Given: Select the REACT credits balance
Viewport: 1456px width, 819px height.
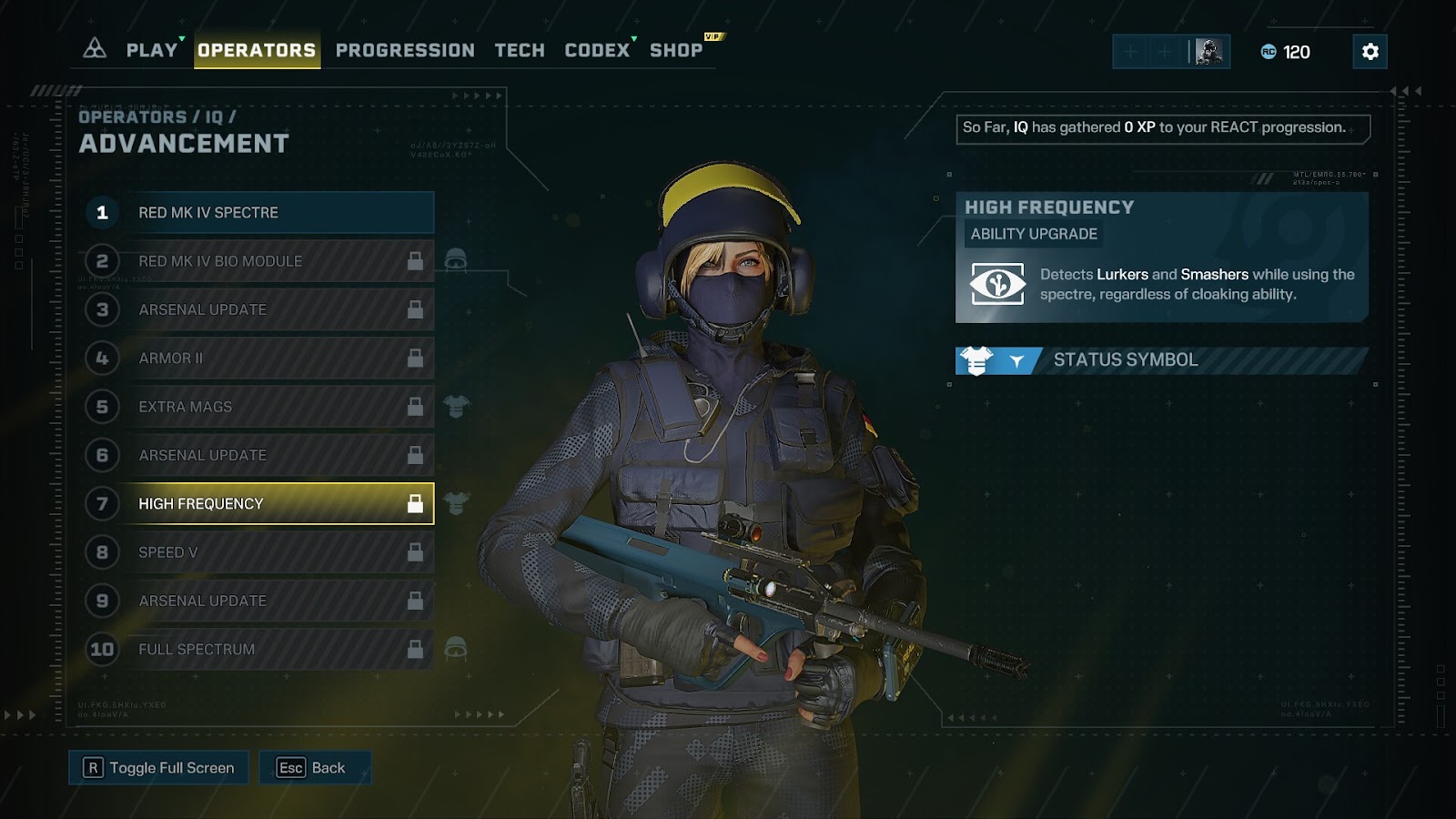Looking at the screenshot, I should click(1286, 52).
